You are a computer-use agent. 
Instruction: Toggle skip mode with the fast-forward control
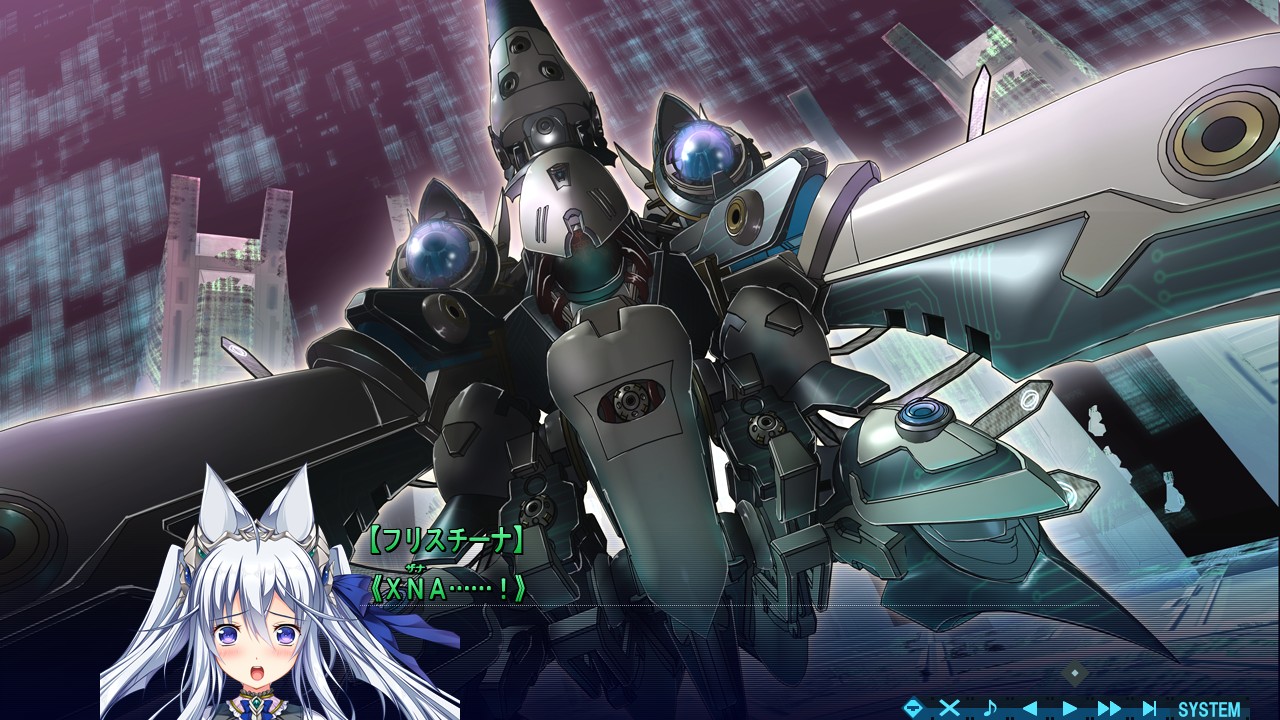click(1111, 707)
